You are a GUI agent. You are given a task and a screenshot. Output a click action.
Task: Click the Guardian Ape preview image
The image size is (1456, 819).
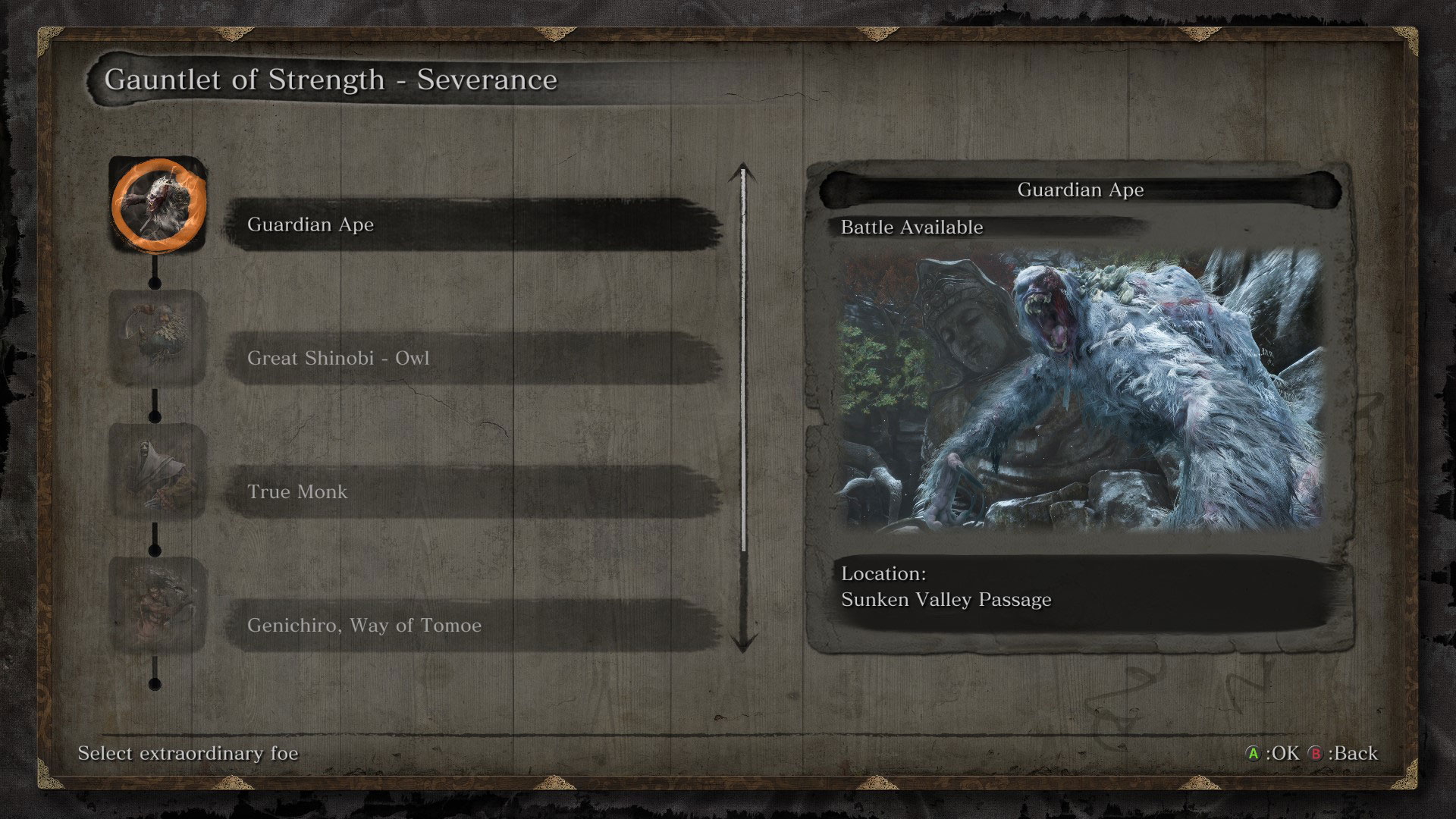pos(1080,391)
